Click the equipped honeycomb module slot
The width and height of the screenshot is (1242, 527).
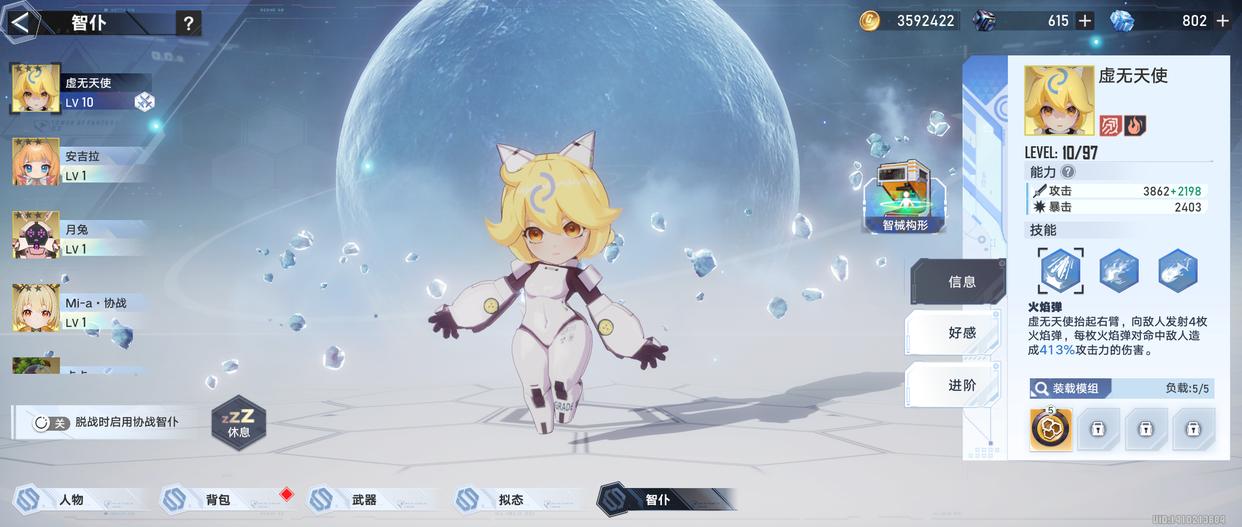pyautogui.click(x=1051, y=429)
